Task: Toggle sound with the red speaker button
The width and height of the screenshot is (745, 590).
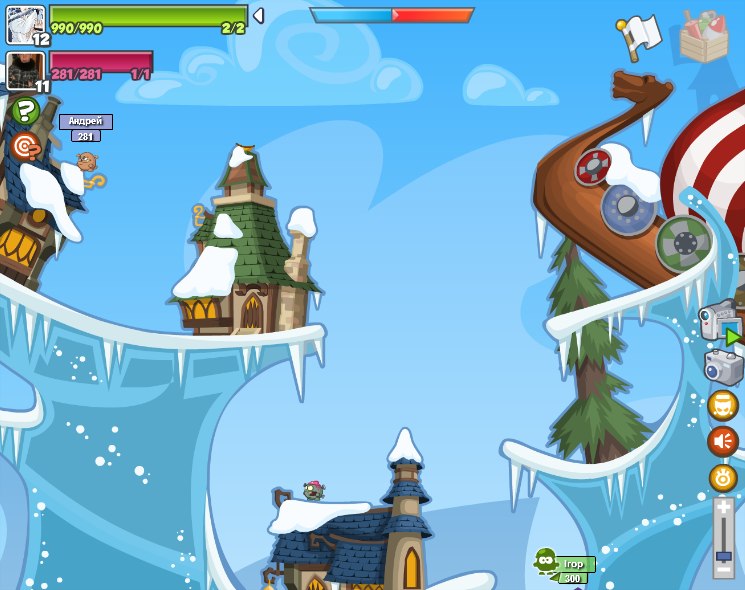Action: click(723, 441)
